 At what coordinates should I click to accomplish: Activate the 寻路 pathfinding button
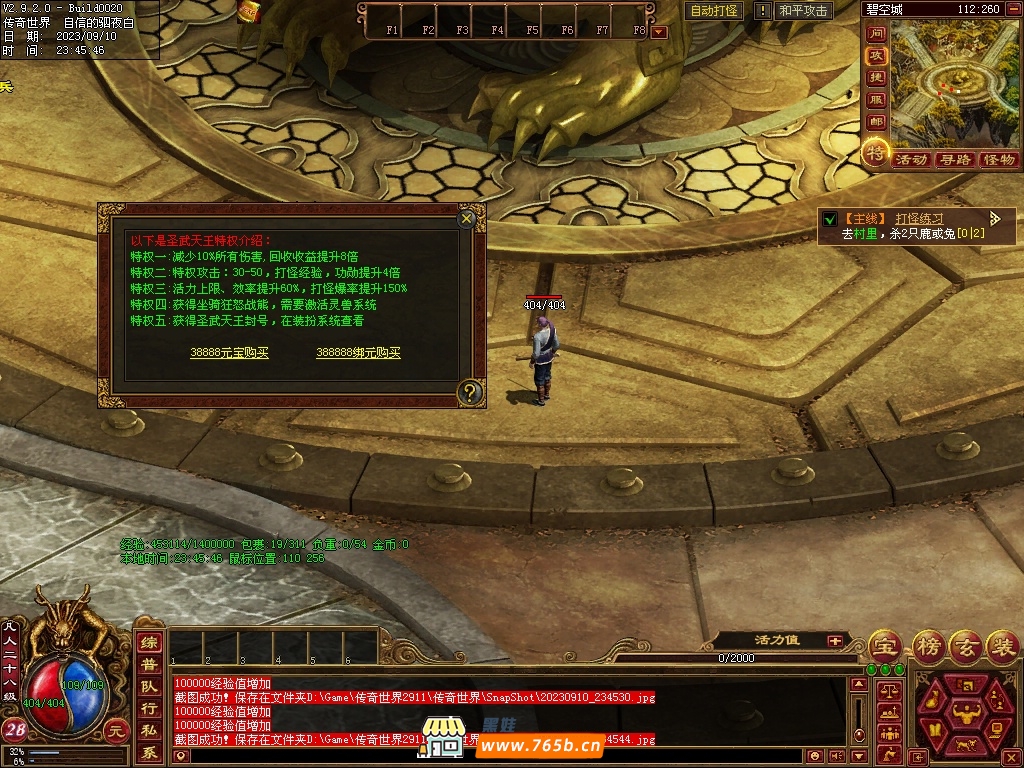click(x=955, y=159)
